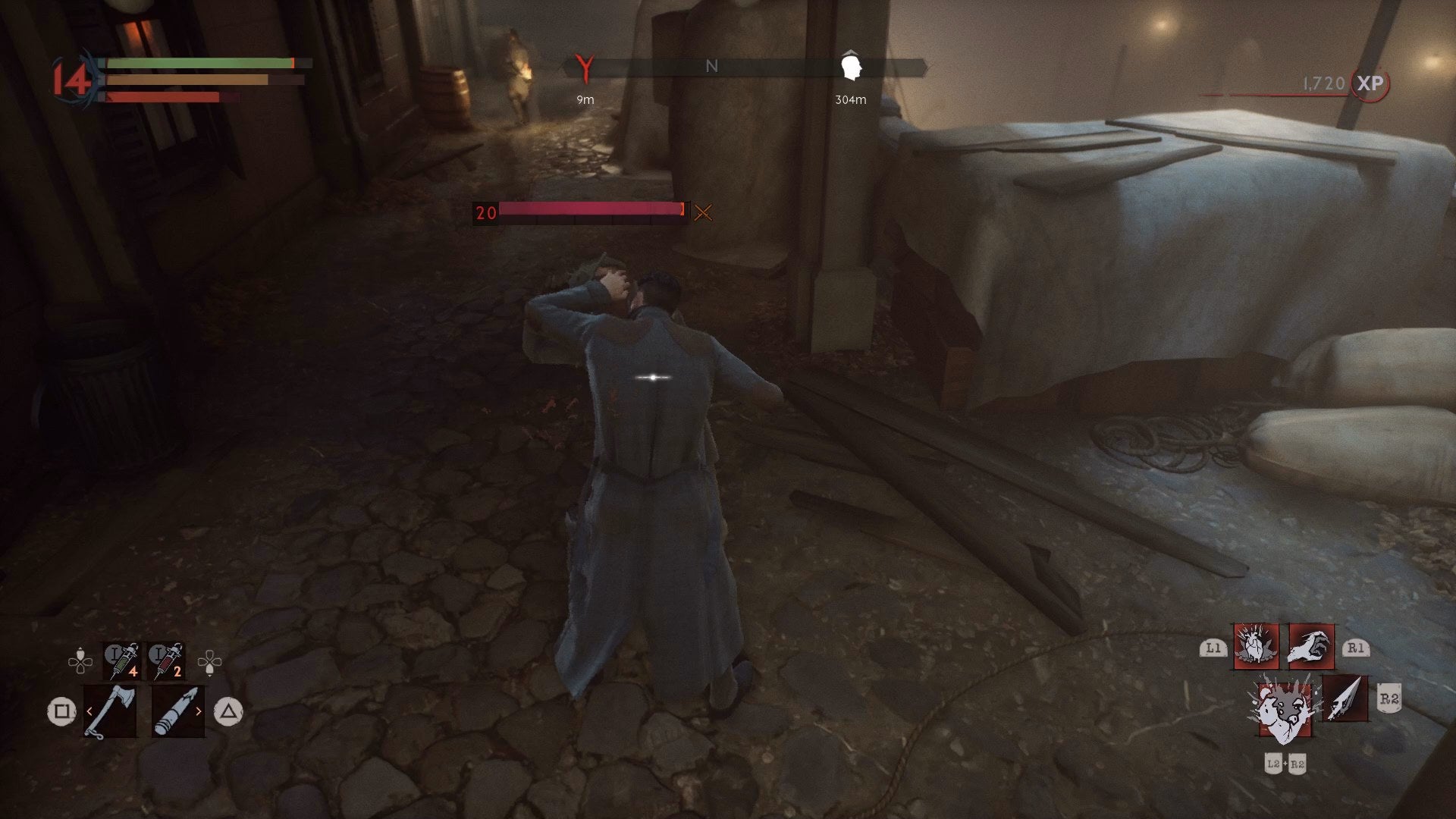Image resolution: width=1456 pixels, height=819 pixels.
Task: Select the red blood syringe consumable
Action: [167, 661]
